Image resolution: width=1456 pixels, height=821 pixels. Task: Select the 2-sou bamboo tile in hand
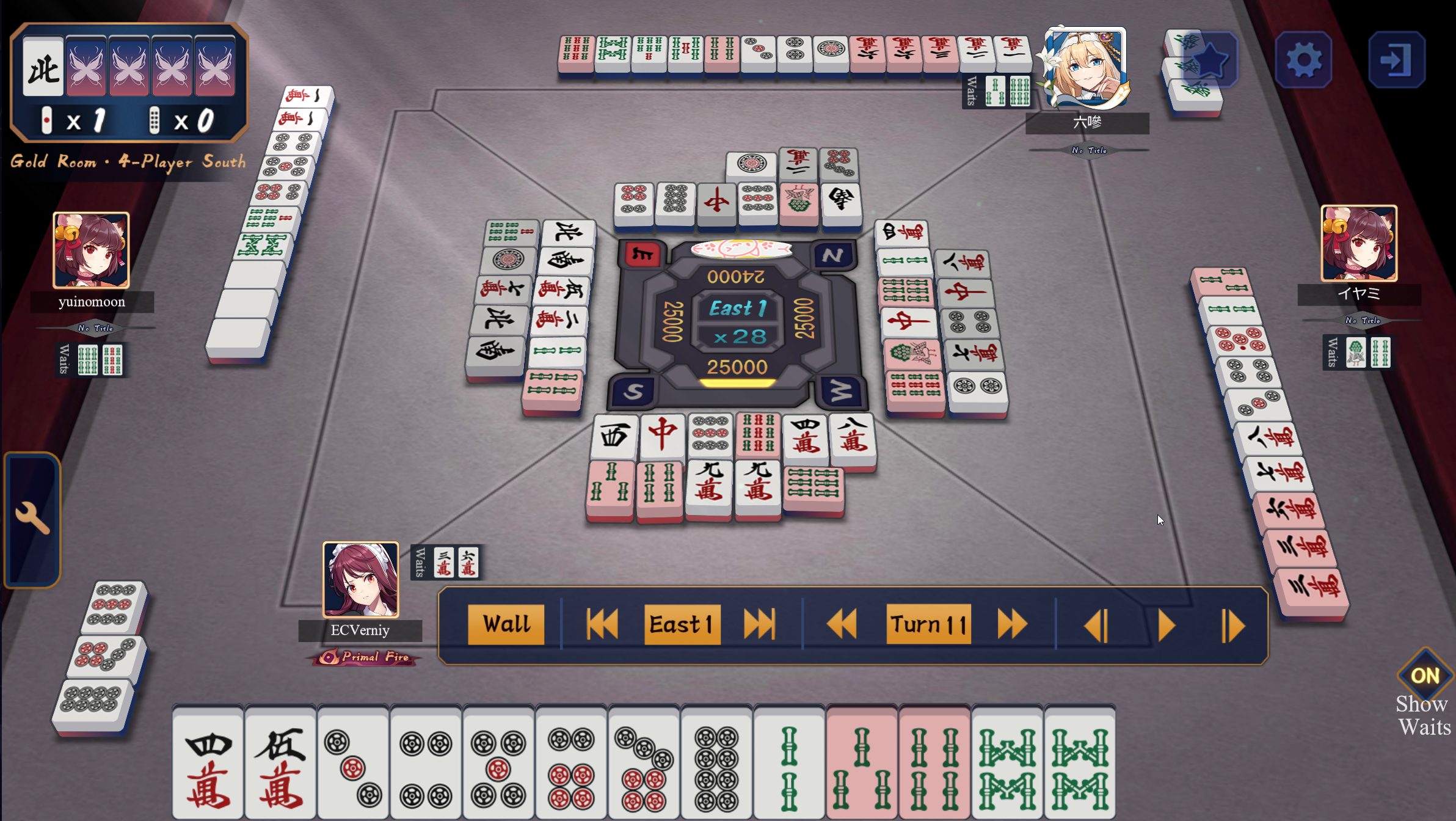789,764
